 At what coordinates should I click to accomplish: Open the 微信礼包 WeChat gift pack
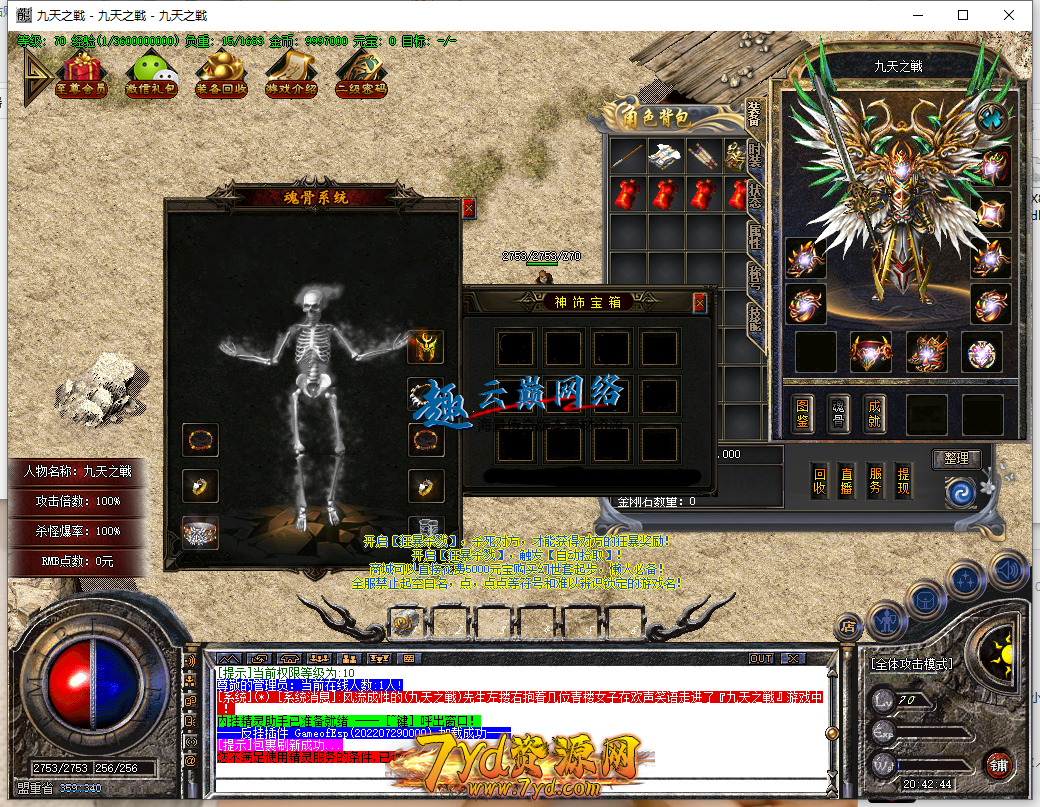coord(151,76)
